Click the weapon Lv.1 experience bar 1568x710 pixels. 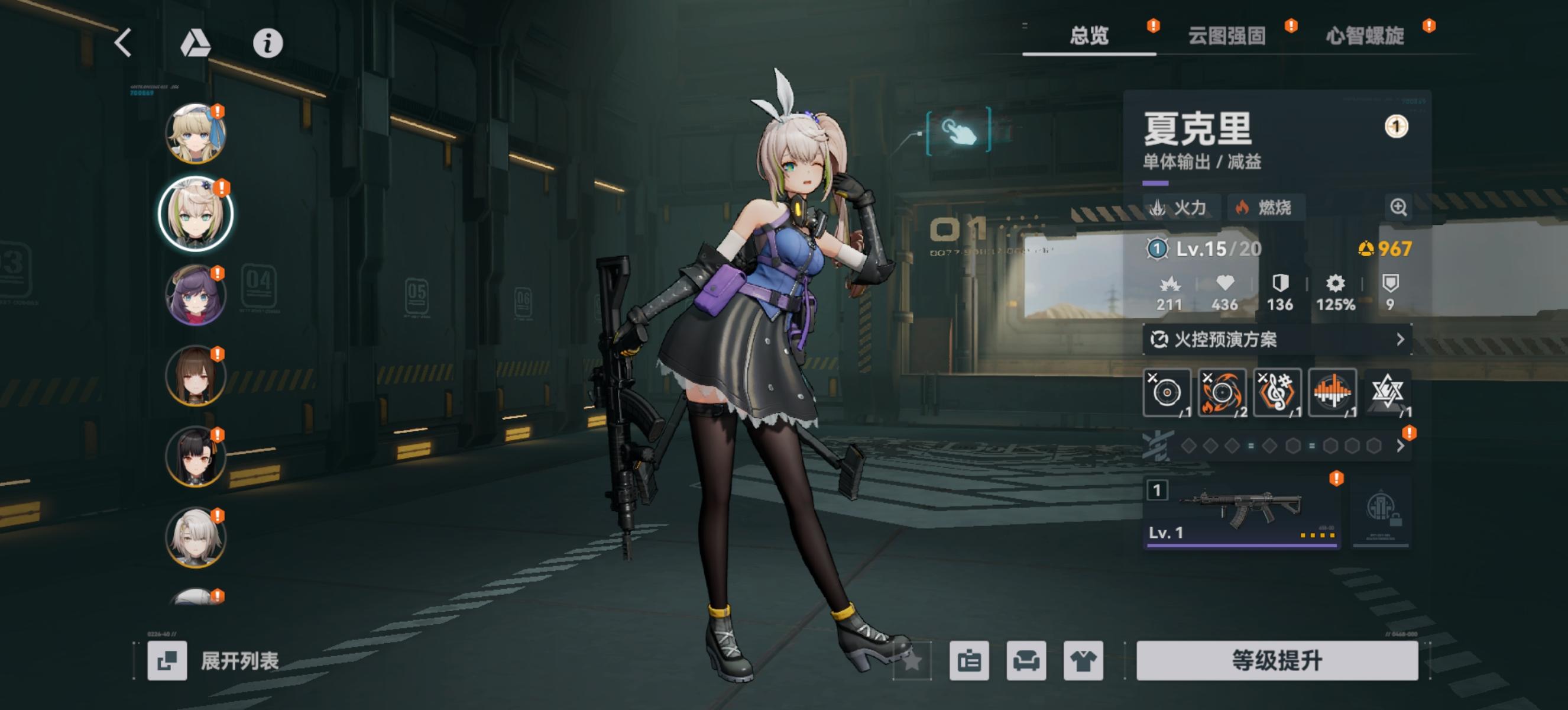(x=1242, y=546)
